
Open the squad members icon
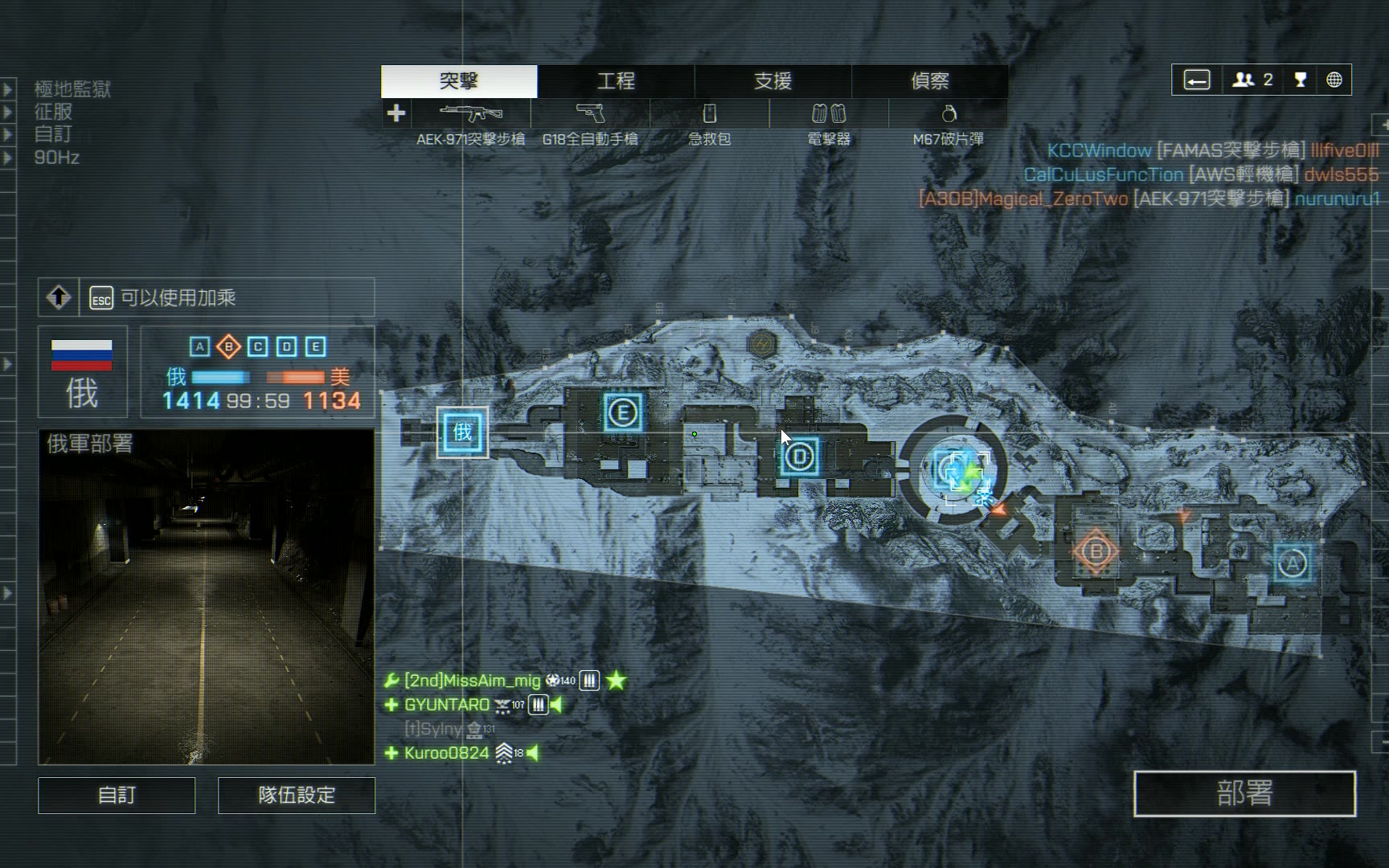coord(1252,80)
